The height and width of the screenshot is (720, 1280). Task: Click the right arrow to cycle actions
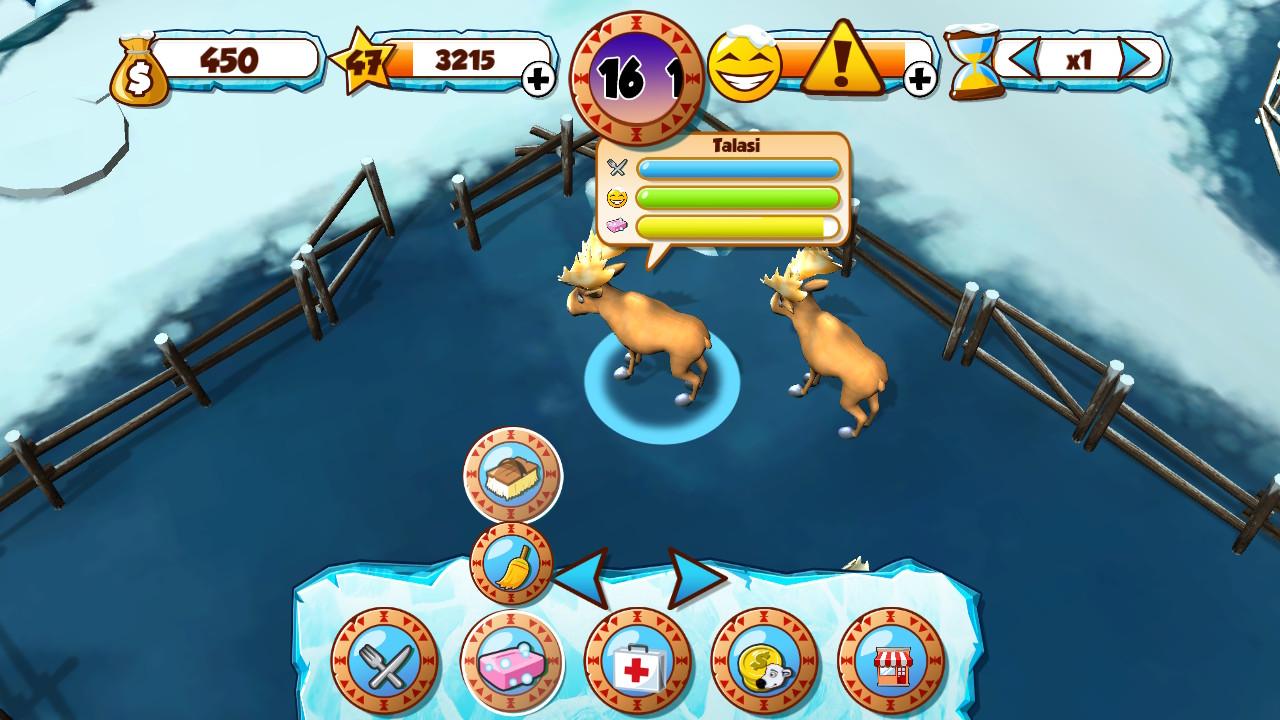682,575
